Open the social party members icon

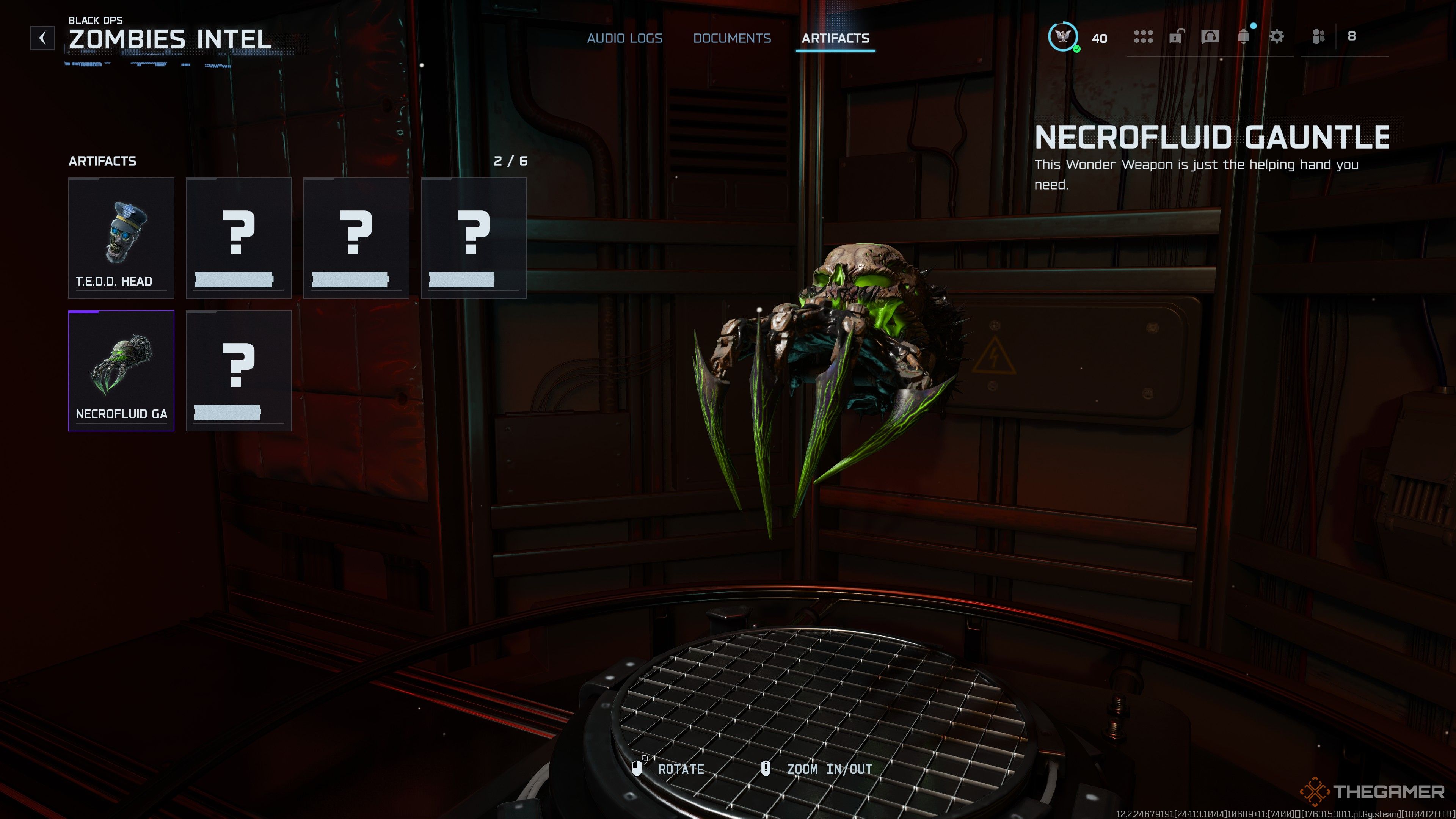coord(1319,37)
